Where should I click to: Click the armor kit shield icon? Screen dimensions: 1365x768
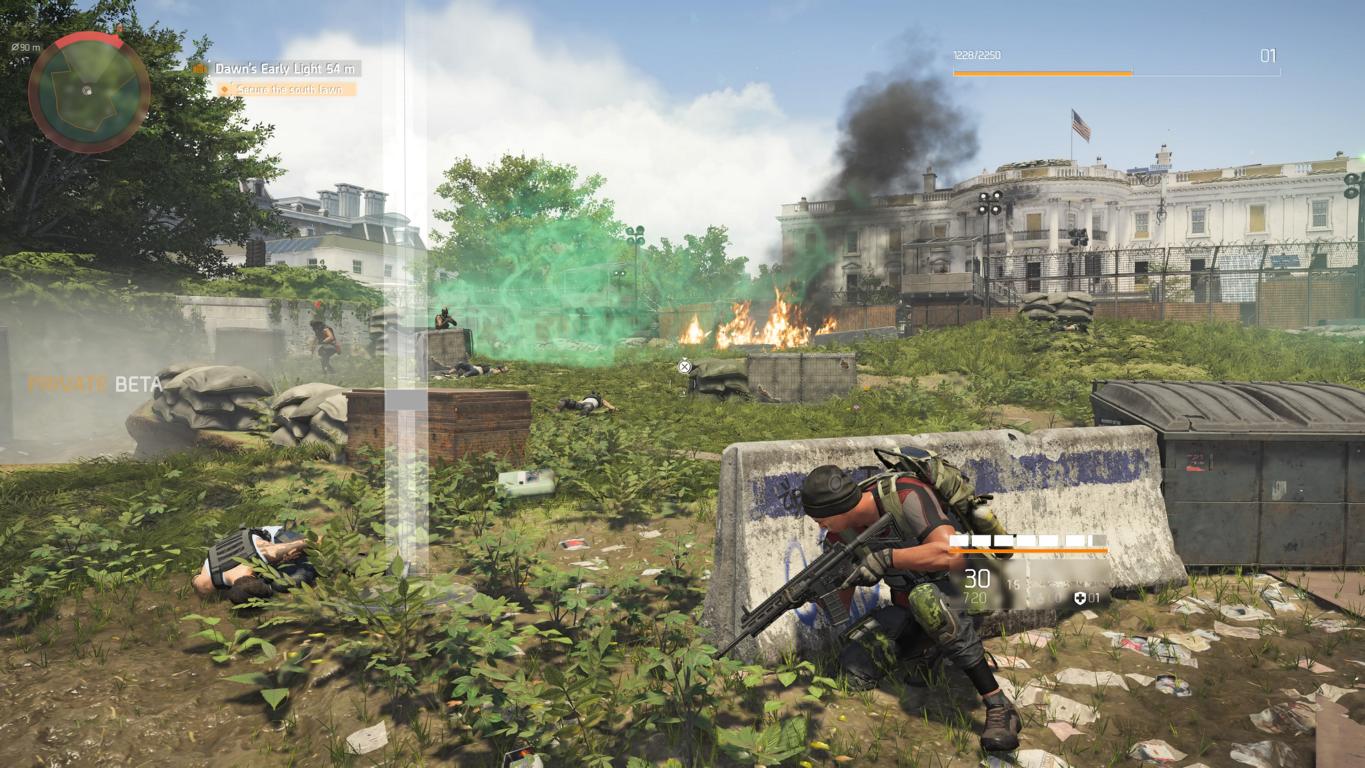[x=1080, y=598]
